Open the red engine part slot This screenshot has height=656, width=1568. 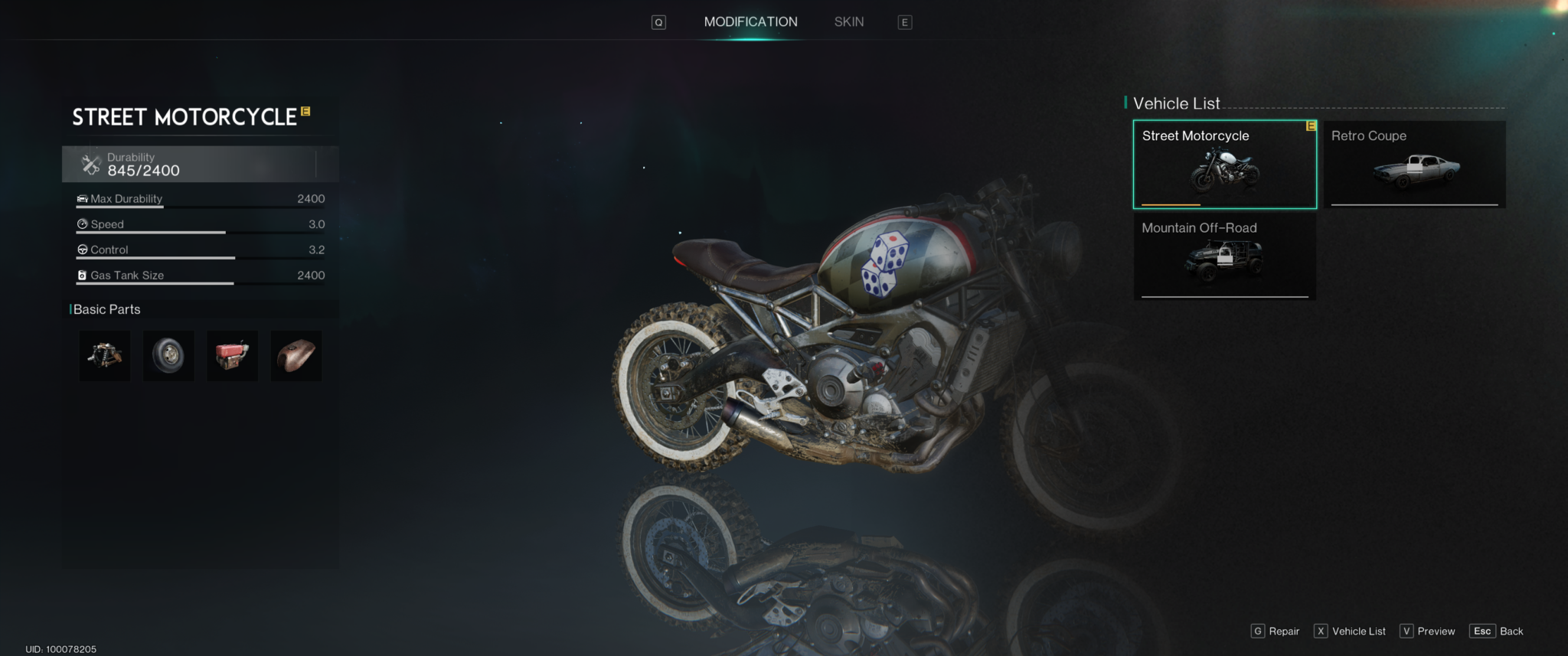click(232, 355)
